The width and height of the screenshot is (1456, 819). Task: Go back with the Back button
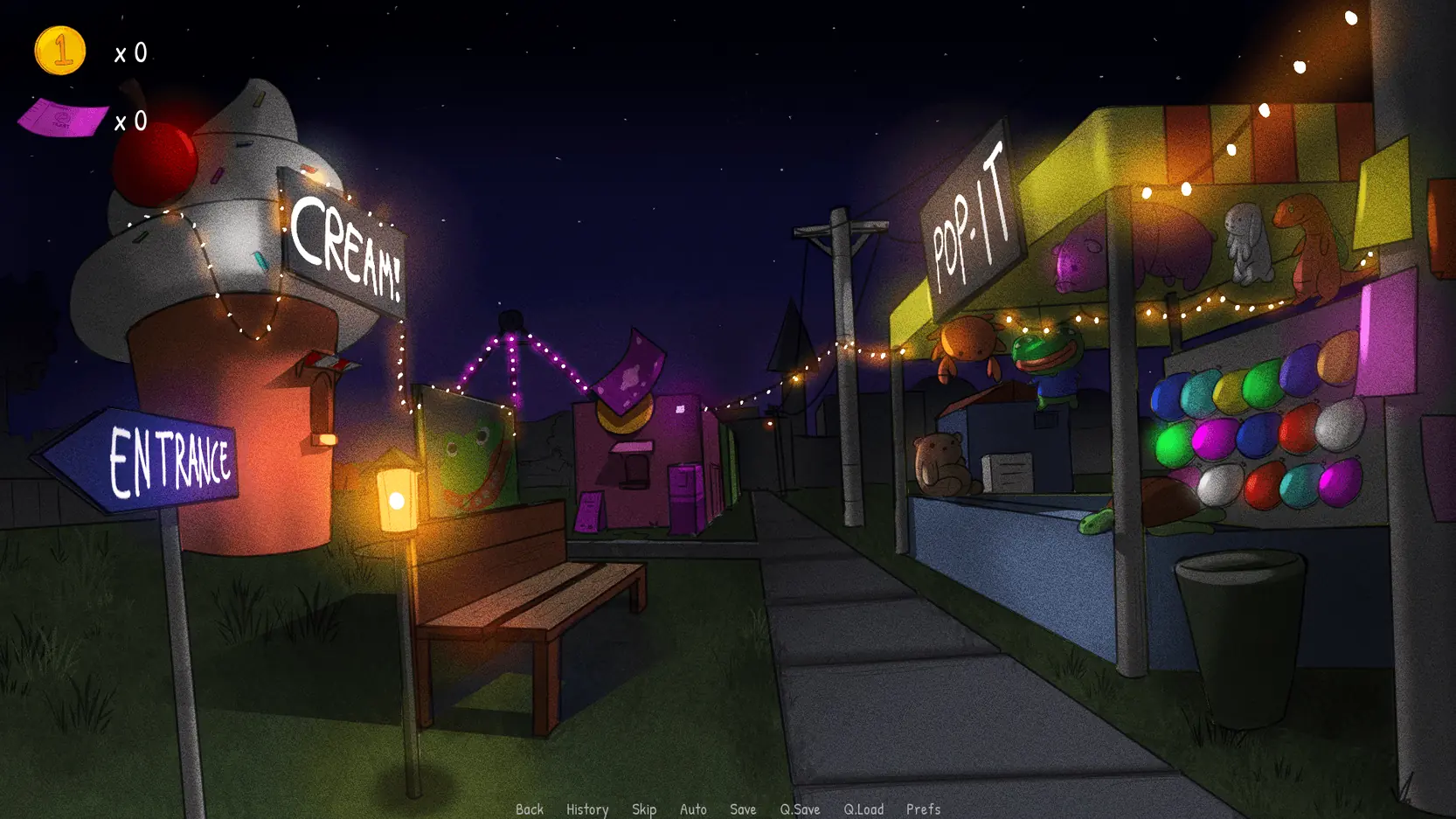tap(530, 809)
